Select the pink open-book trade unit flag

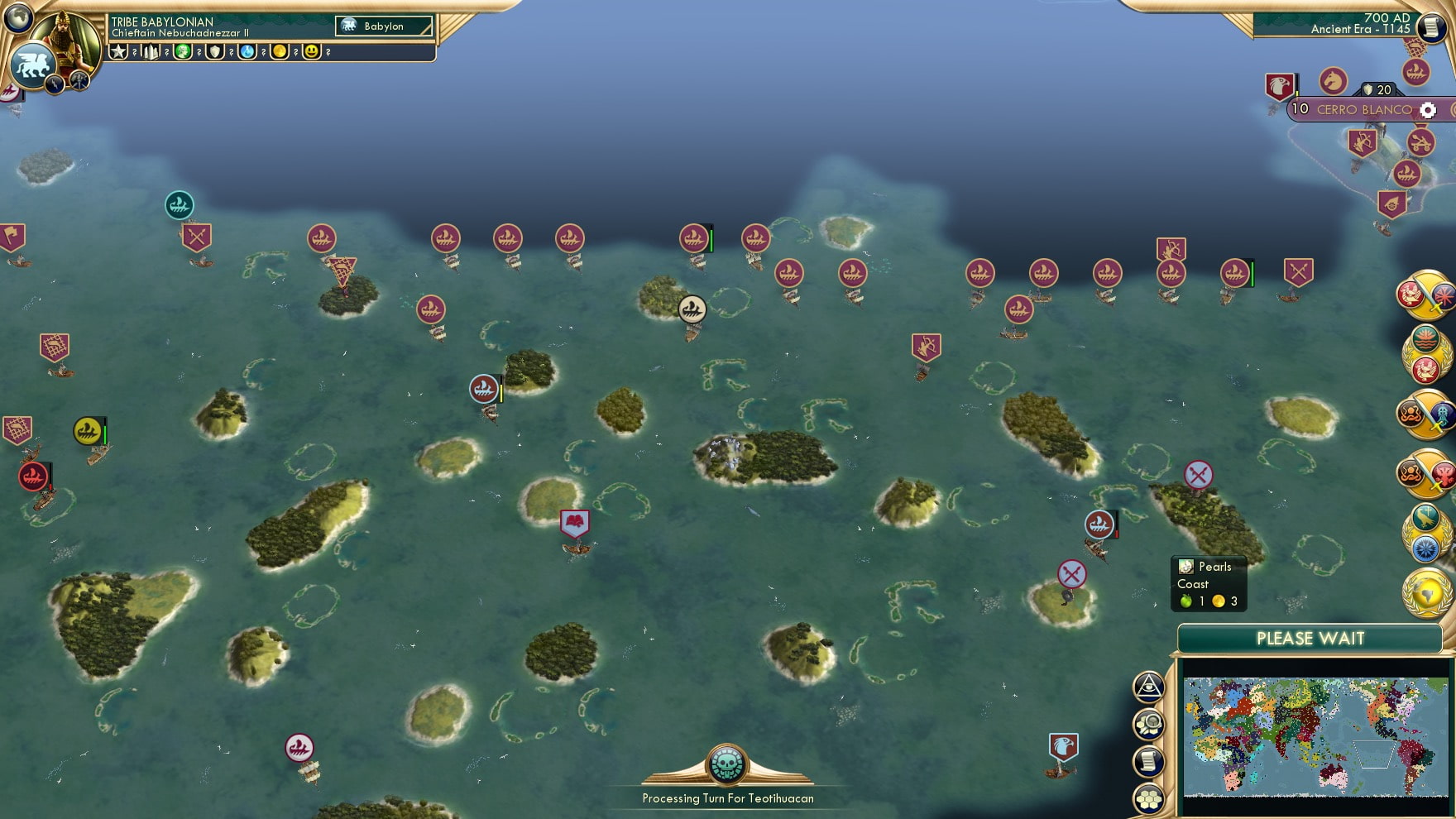click(574, 520)
